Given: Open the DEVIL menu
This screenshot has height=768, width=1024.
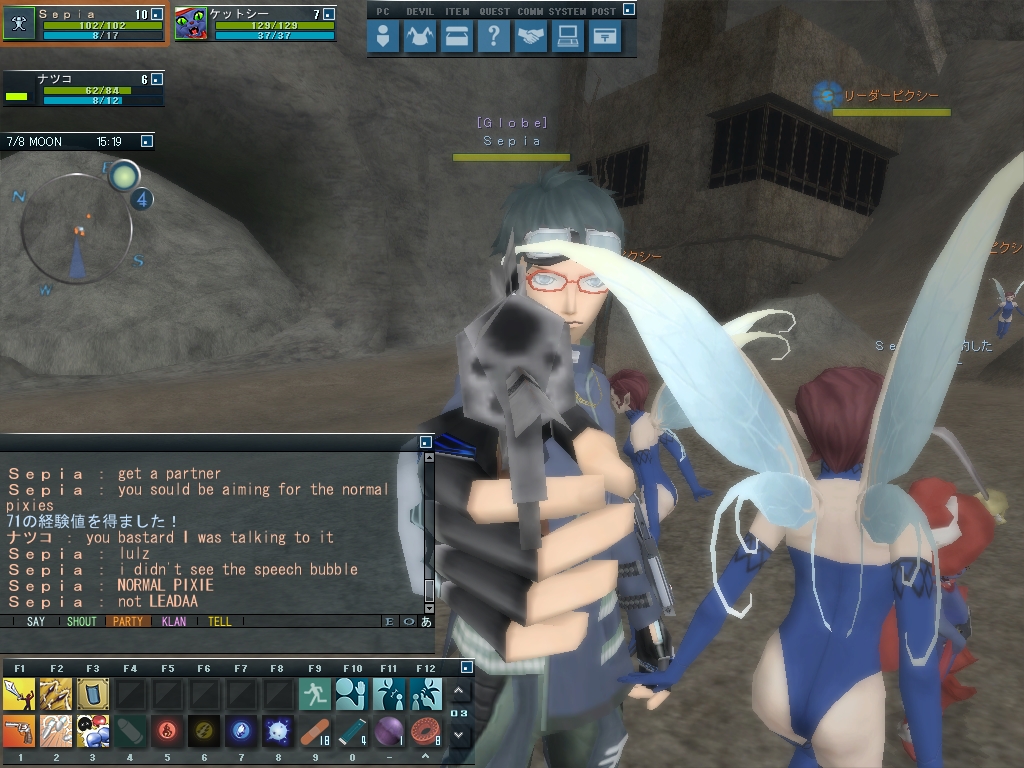Looking at the screenshot, I should pyautogui.click(x=420, y=37).
